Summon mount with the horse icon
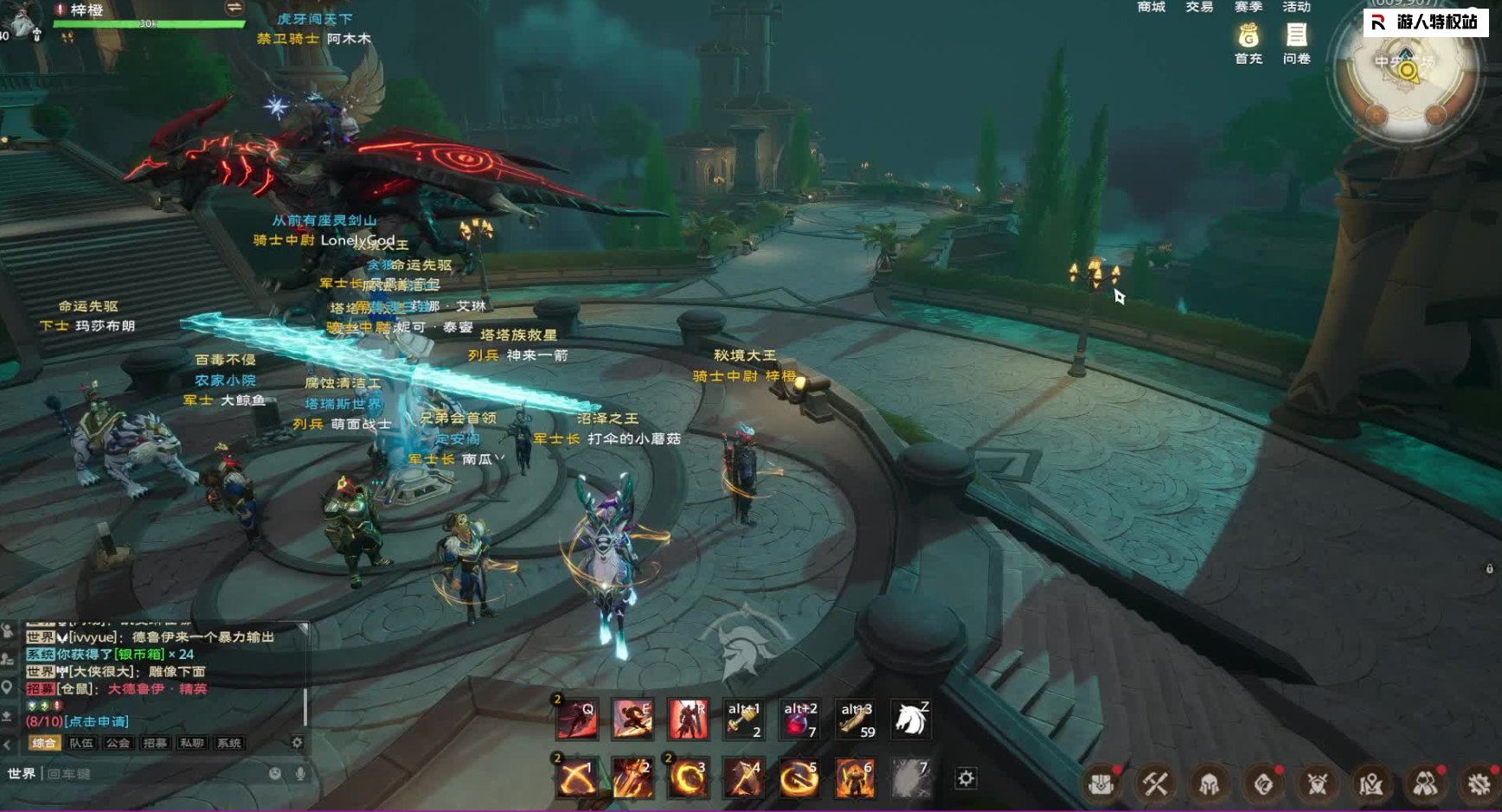Viewport: 1502px width, 812px height. pyautogui.click(x=910, y=719)
